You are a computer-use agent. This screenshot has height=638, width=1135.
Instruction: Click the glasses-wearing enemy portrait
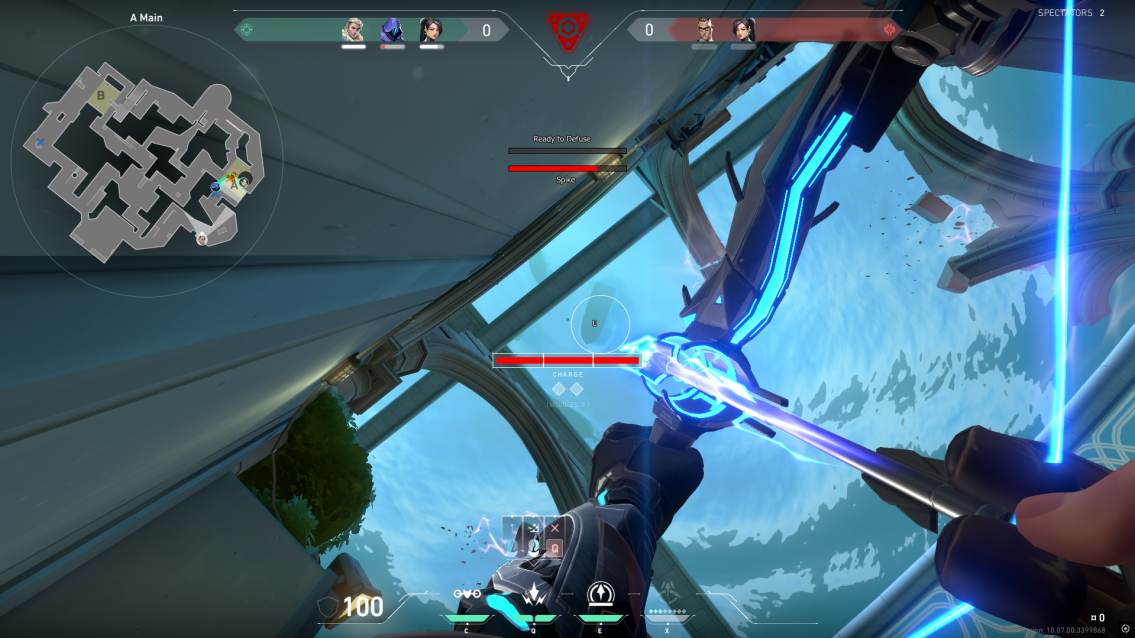tap(705, 30)
